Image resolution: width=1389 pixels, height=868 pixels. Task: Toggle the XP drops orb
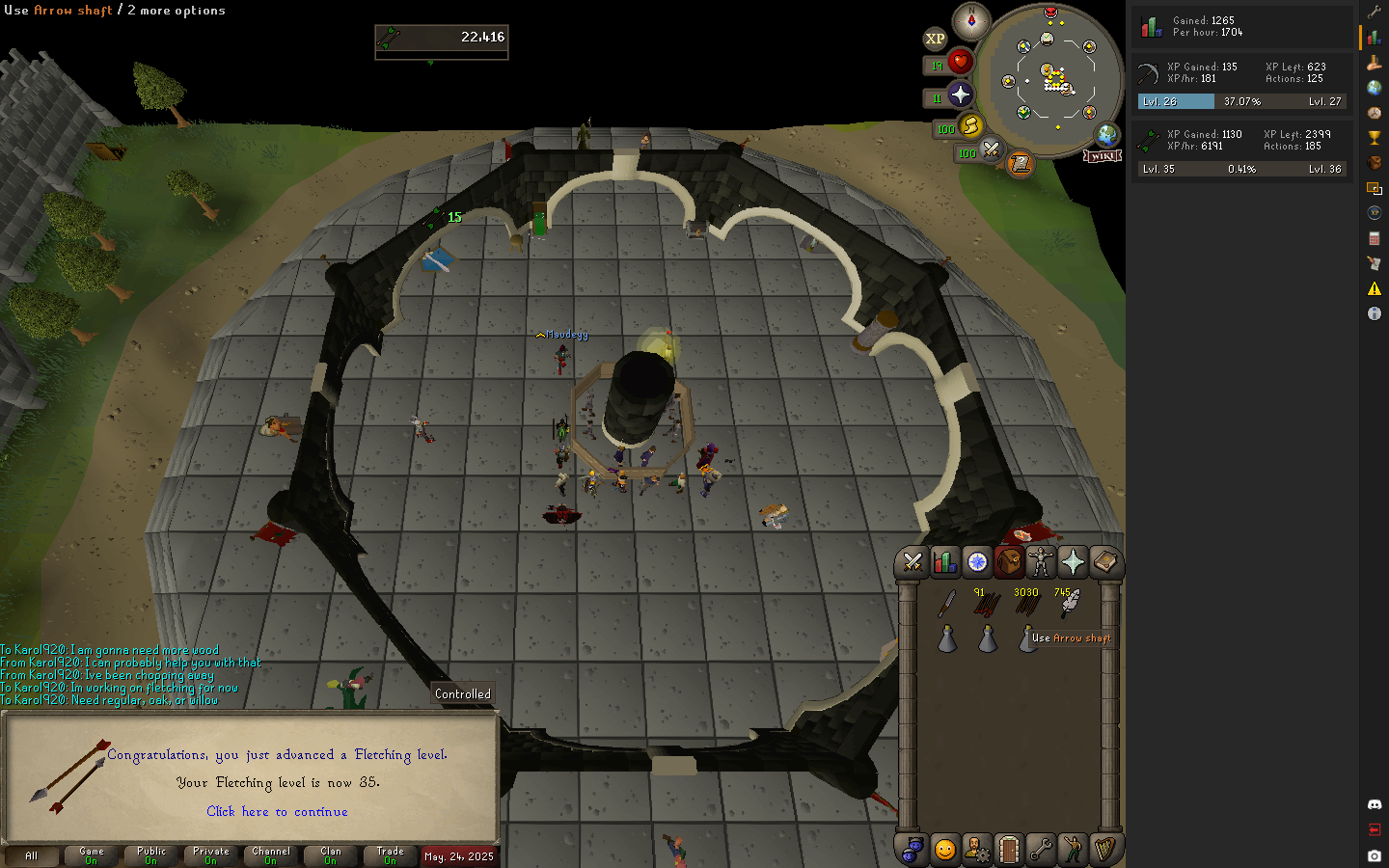pos(935,39)
